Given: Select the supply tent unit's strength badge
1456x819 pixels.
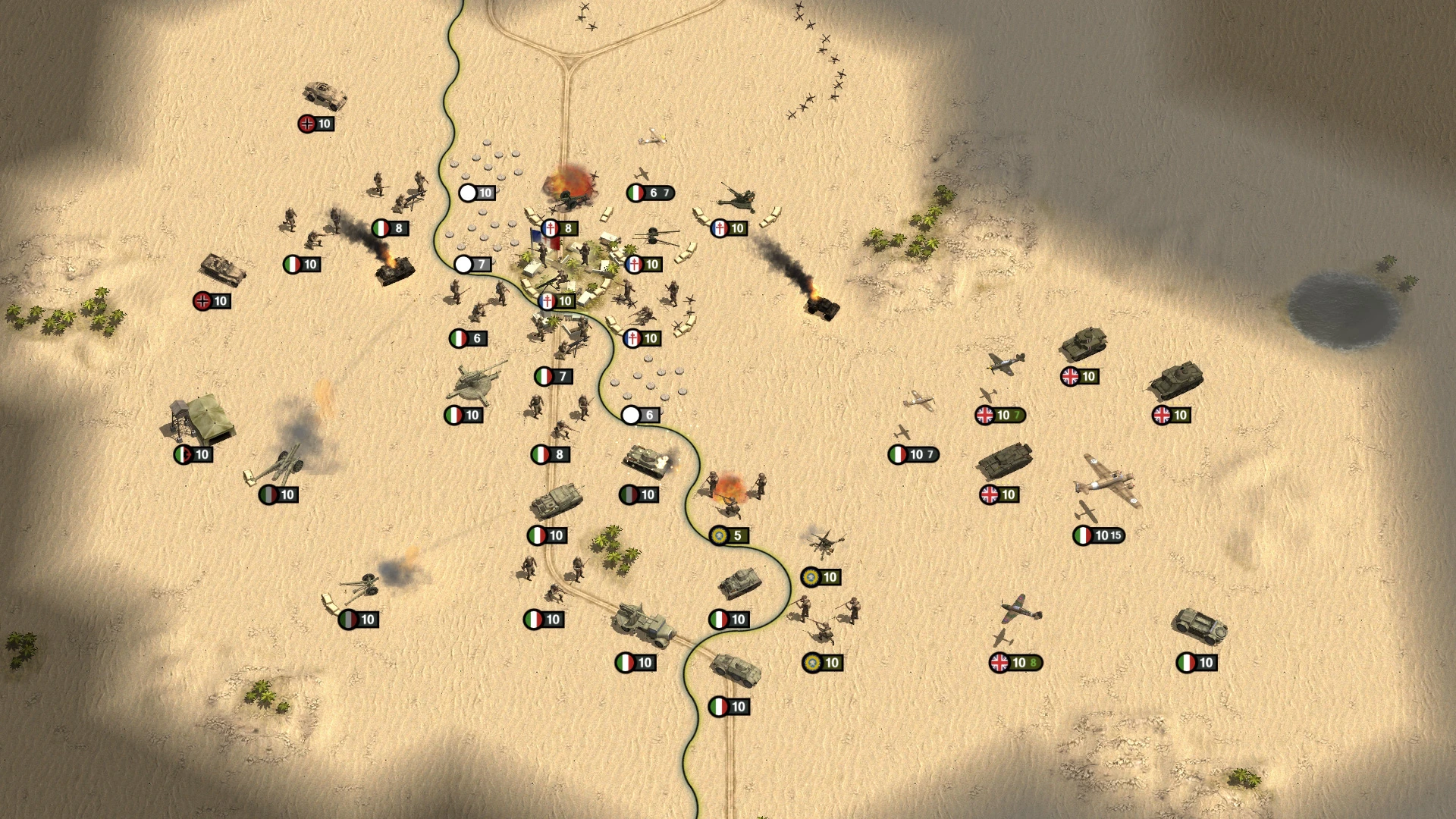Looking at the screenshot, I should (193, 454).
